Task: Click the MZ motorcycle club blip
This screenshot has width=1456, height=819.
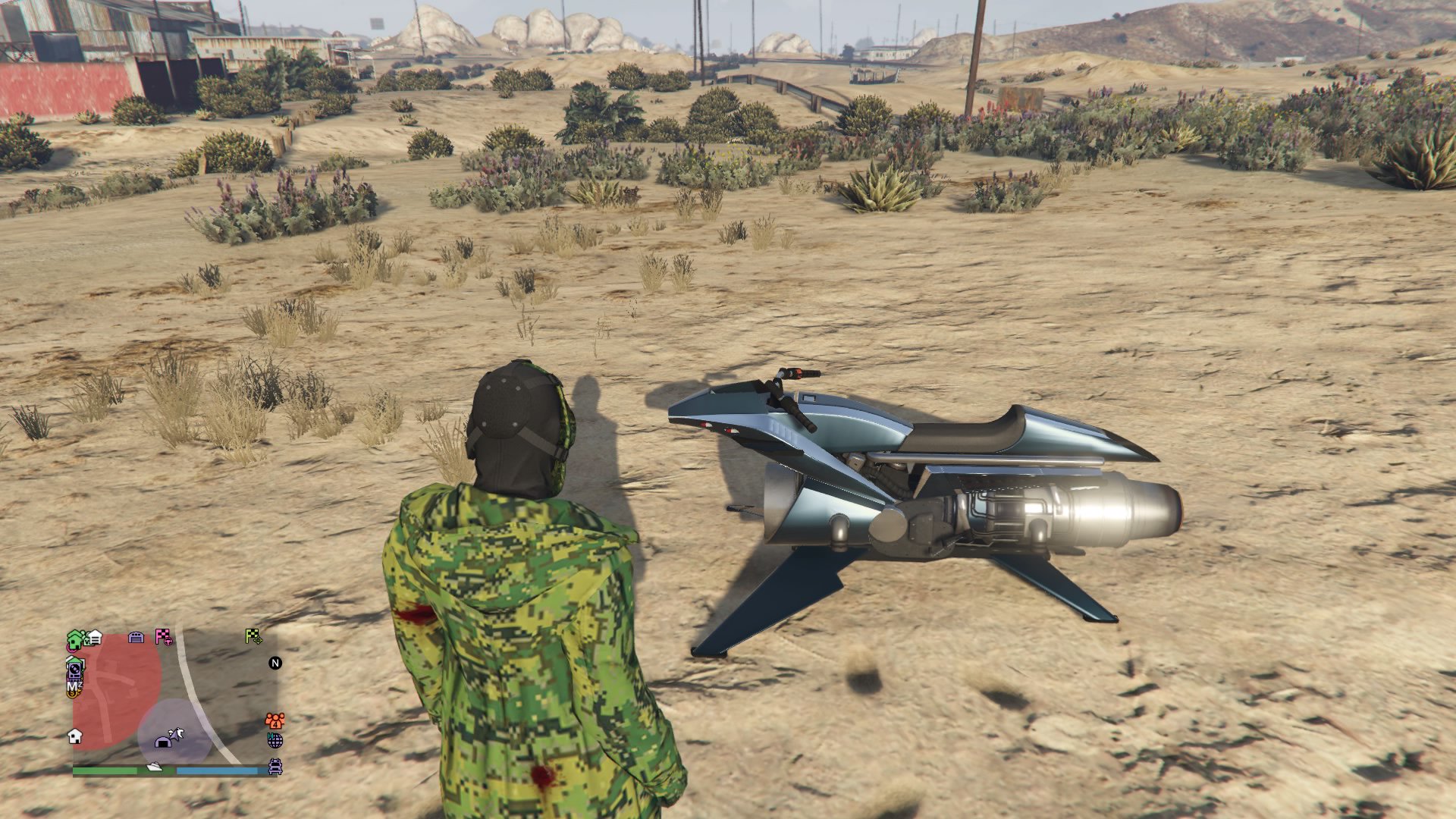Action: pos(75,686)
